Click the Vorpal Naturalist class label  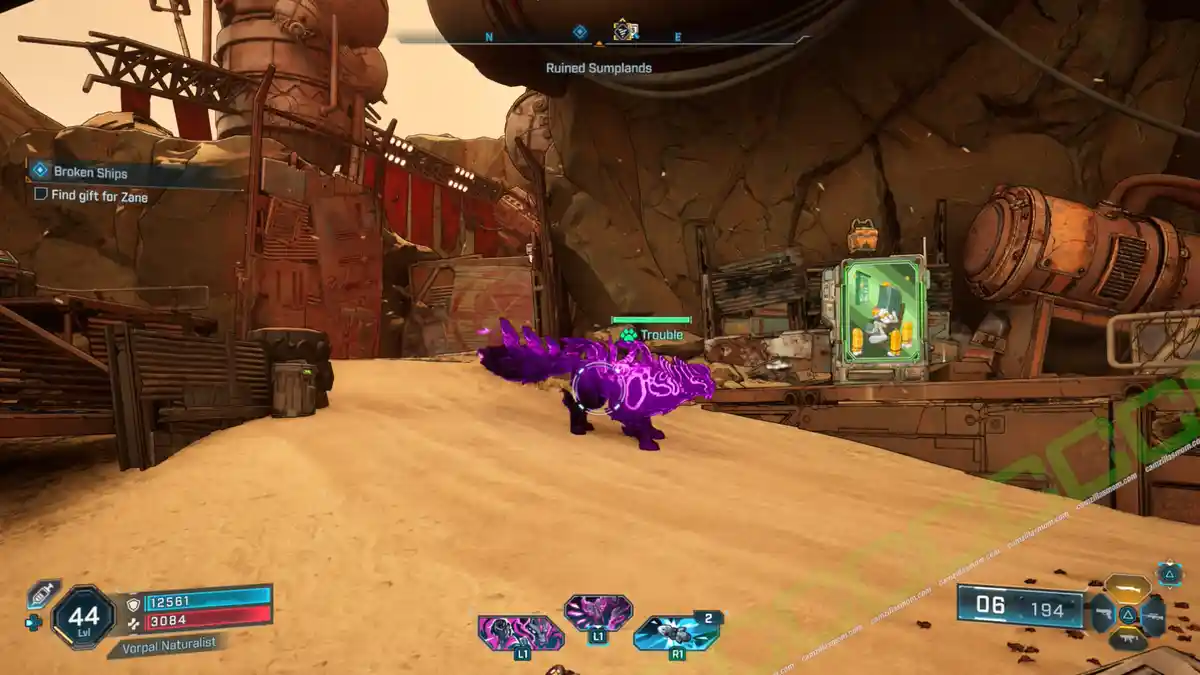click(x=166, y=646)
